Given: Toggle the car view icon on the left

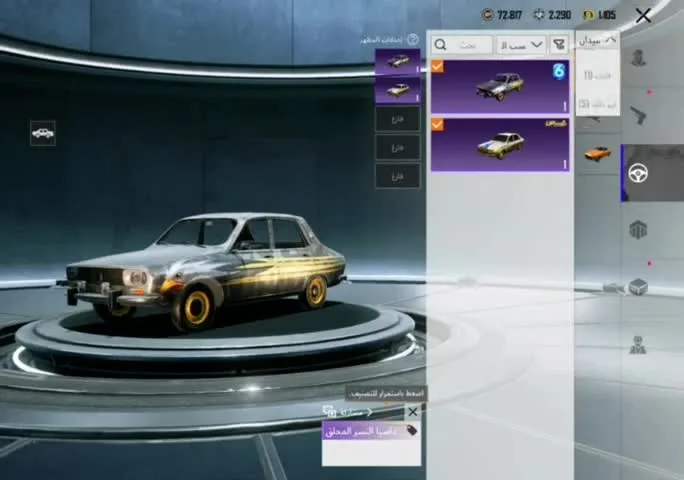Looking at the screenshot, I should tap(43, 133).
